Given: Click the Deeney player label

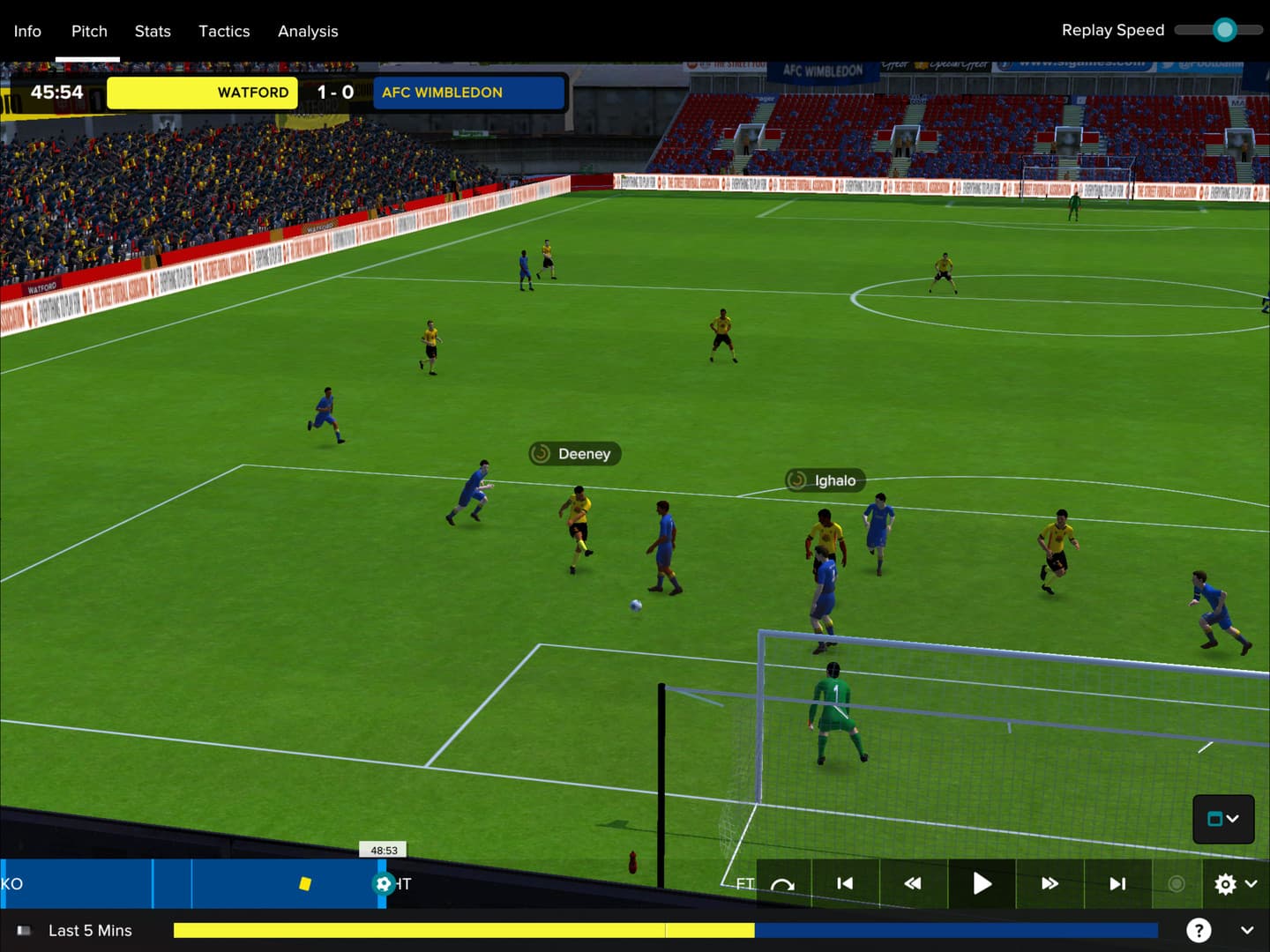Looking at the screenshot, I should pyautogui.click(x=574, y=453).
